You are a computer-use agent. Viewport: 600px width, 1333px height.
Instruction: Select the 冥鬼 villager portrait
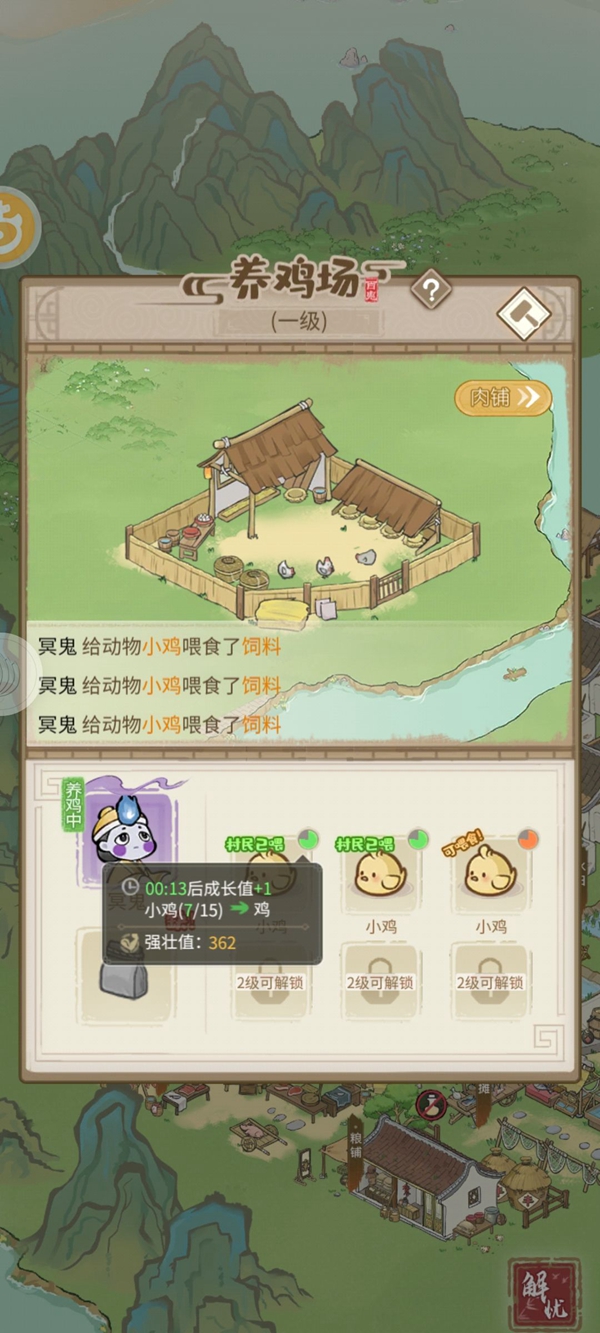pos(128,833)
